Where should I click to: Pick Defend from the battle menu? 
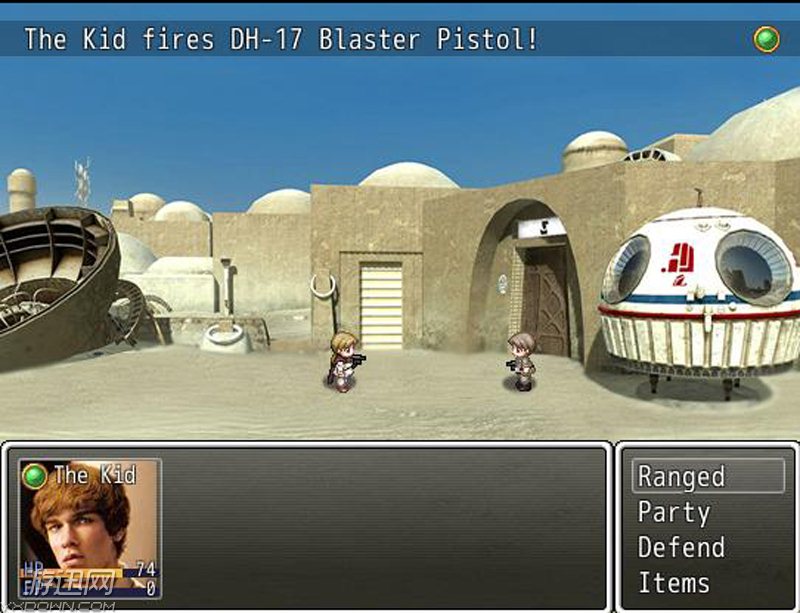tap(681, 548)
